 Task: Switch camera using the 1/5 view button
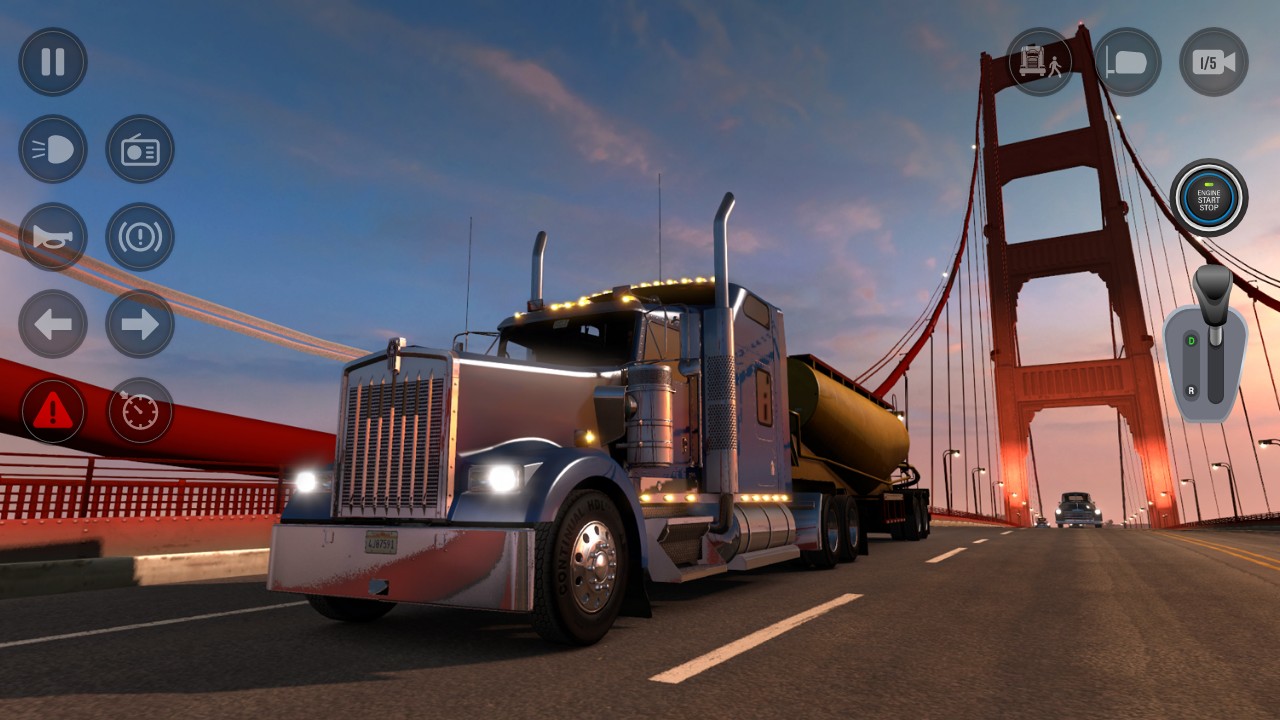(1213, 61)
